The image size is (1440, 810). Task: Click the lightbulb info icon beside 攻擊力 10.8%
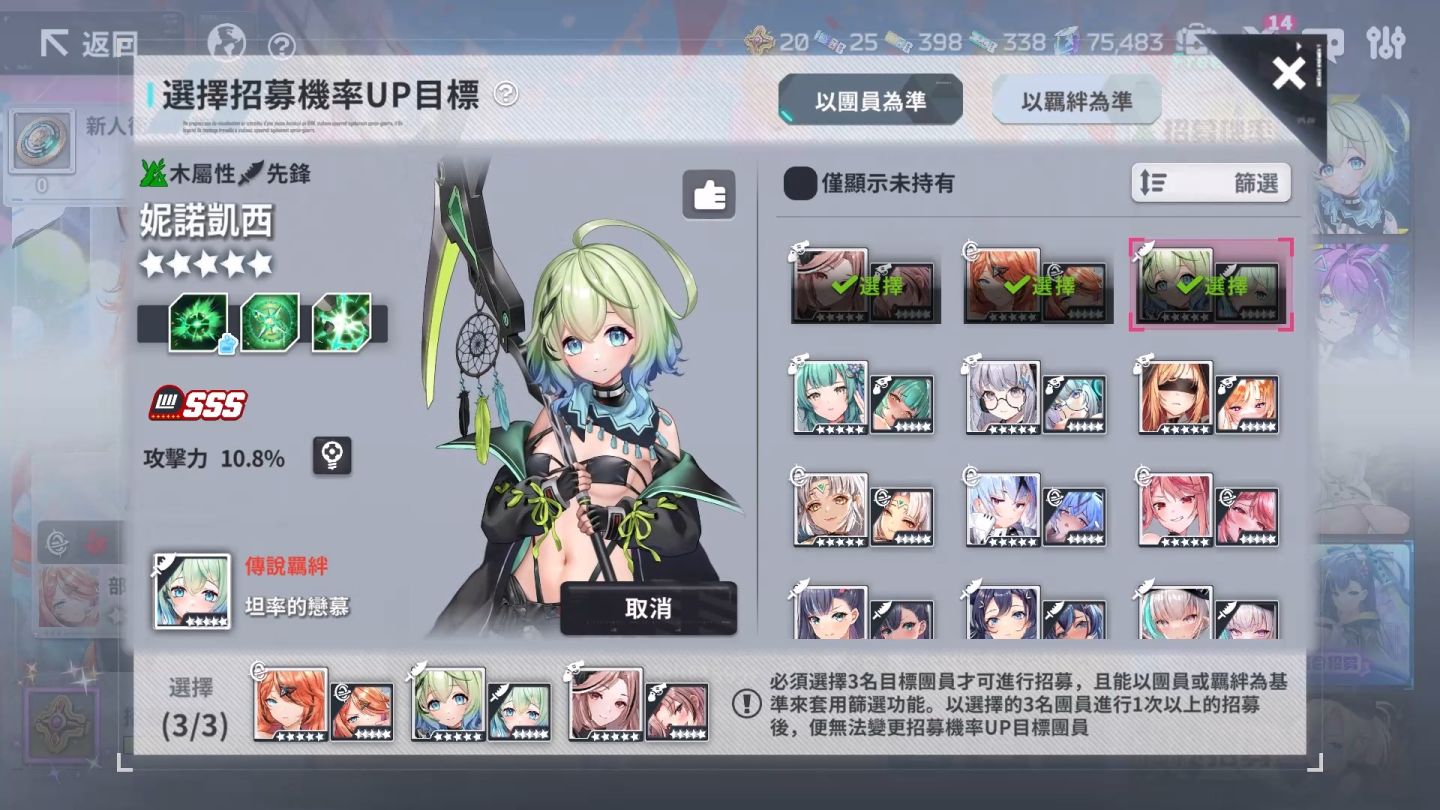point(331,455)
